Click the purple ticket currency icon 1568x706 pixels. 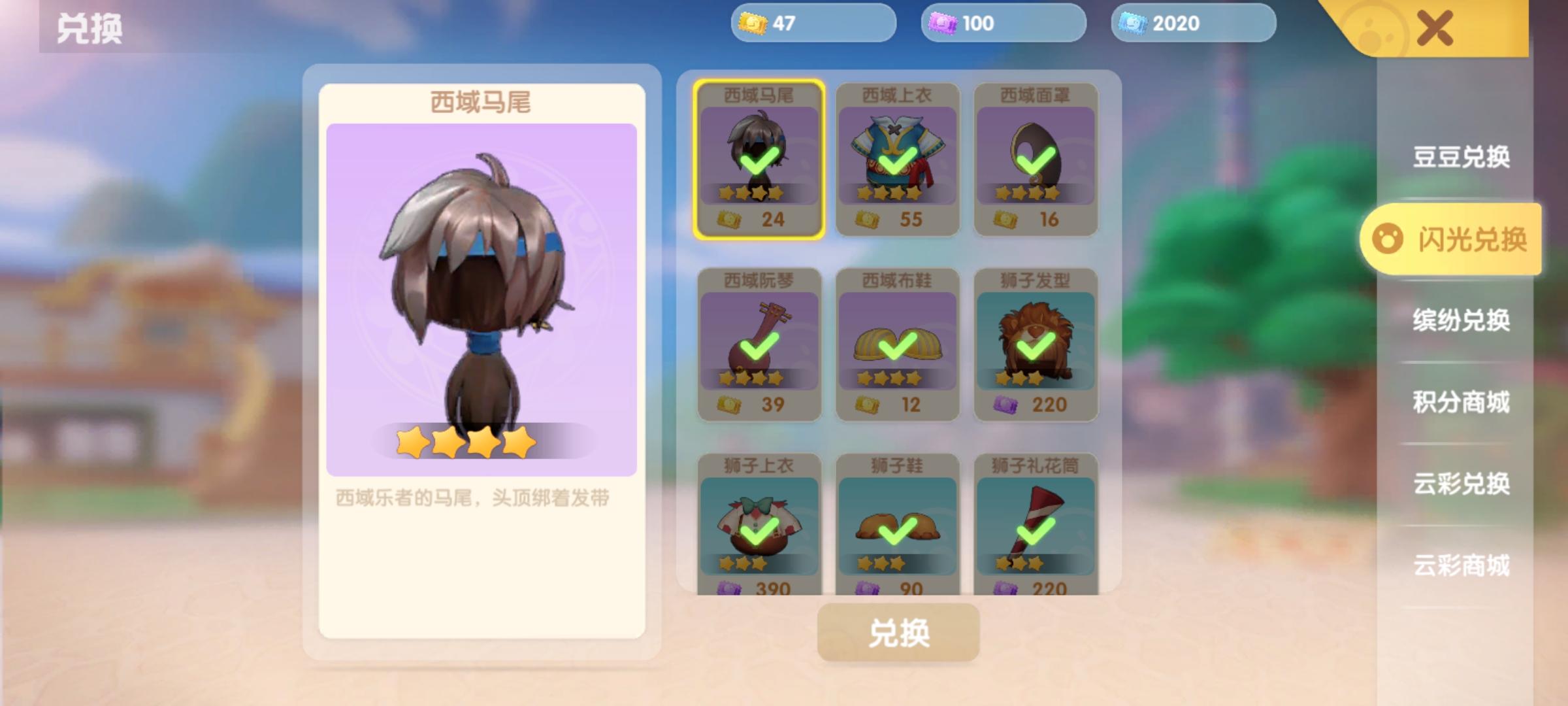pos(941,22)
